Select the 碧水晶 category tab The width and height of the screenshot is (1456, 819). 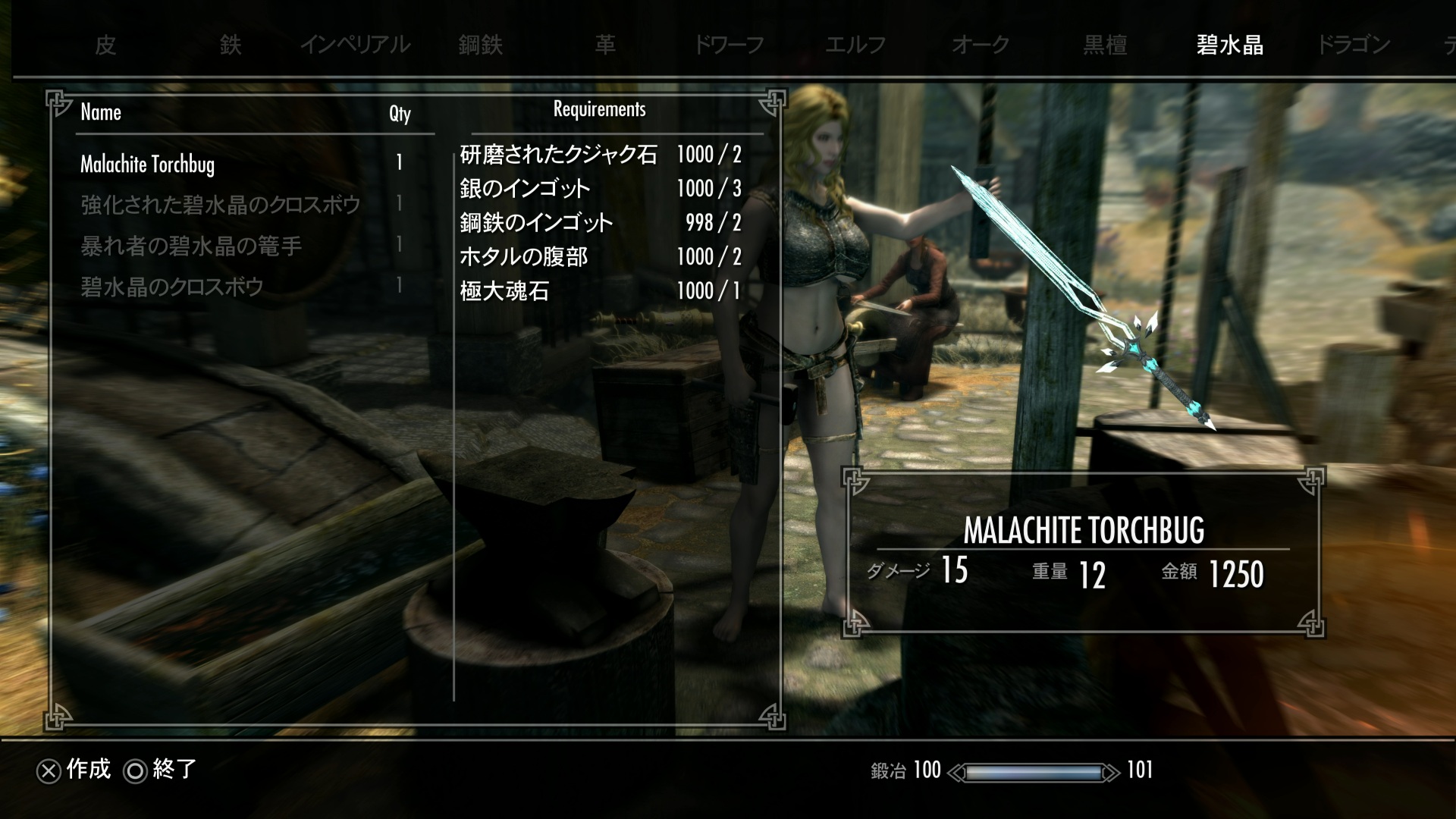(1230, 45)
